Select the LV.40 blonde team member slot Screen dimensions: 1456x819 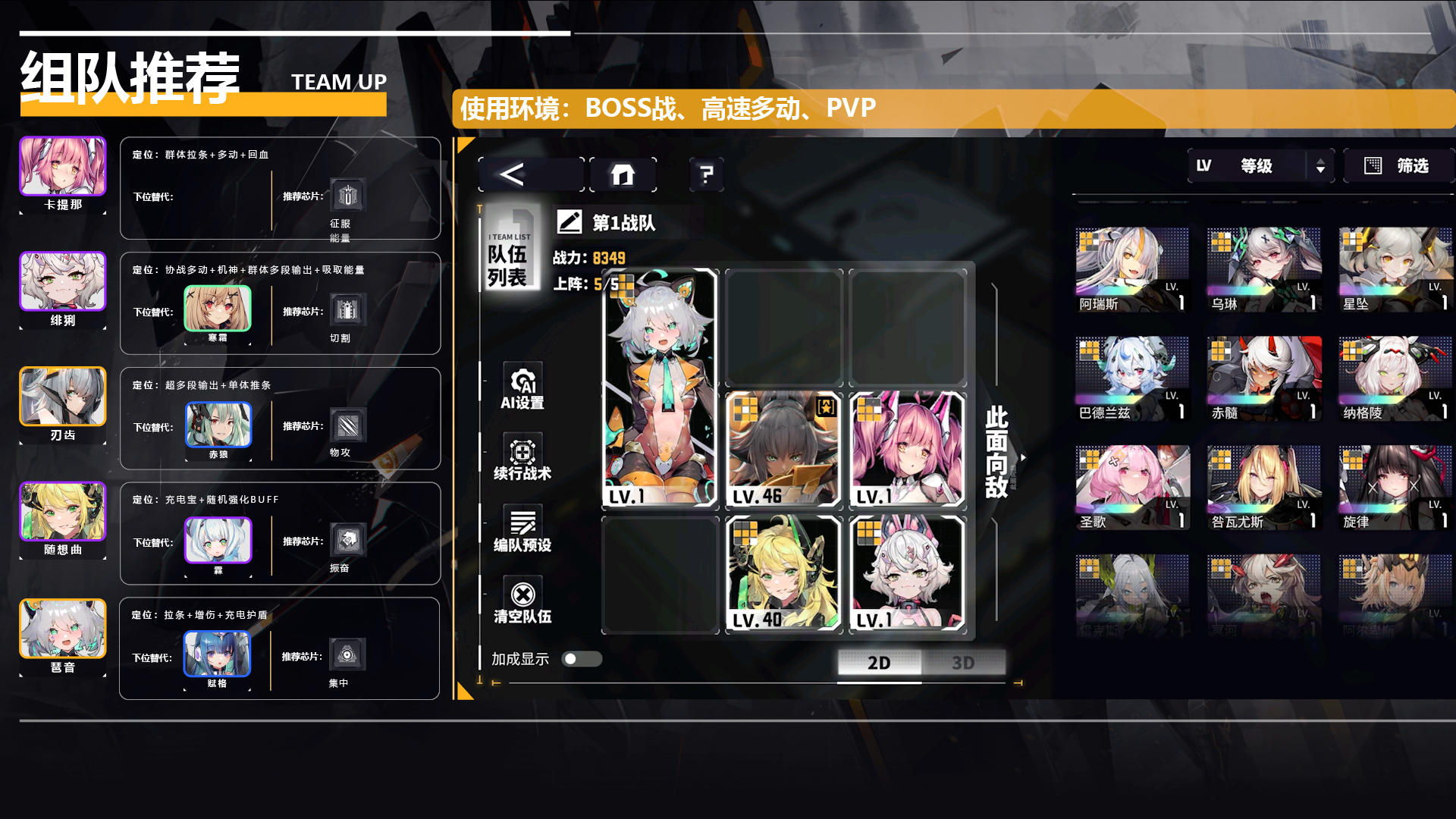pyautogui.click(x=783, y=574)
